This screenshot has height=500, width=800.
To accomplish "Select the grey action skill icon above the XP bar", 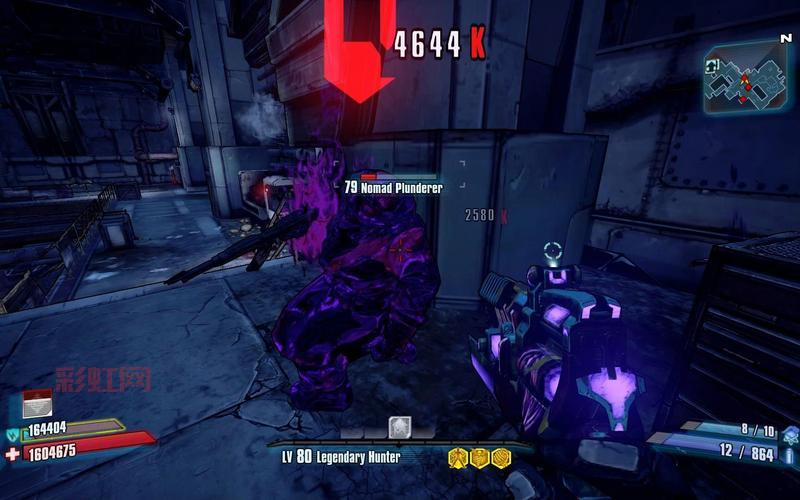I will [x=400, y=427].
